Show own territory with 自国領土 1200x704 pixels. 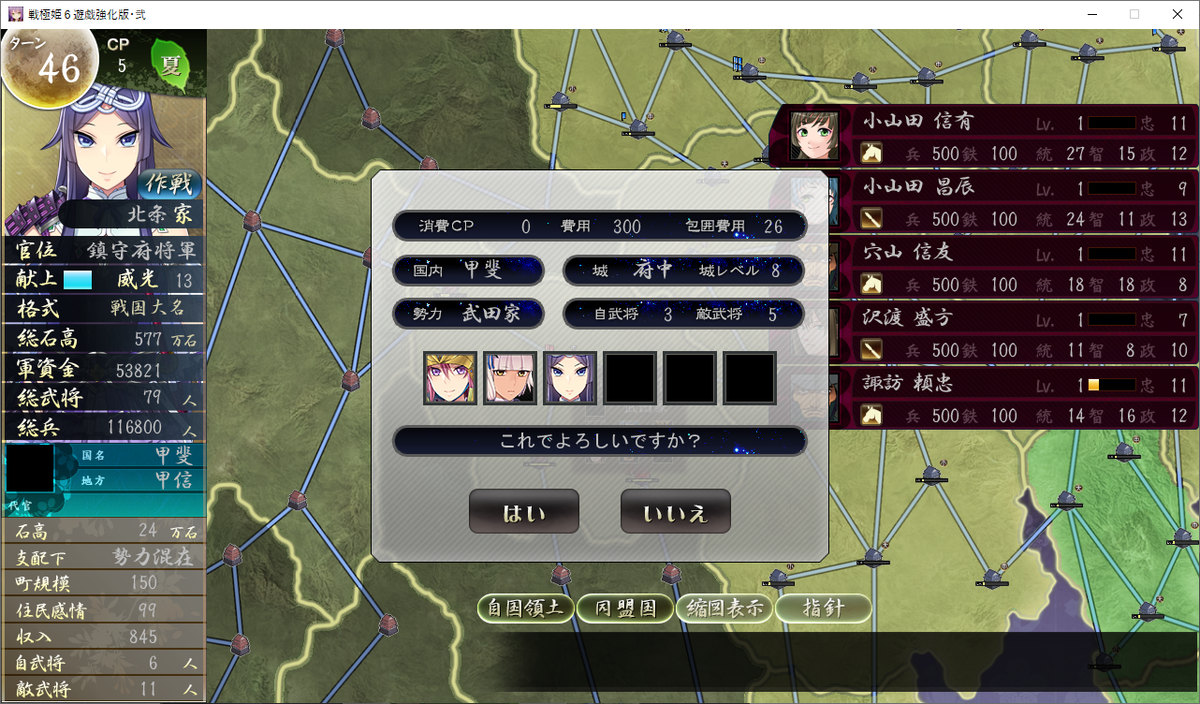(x=526, y=608)
